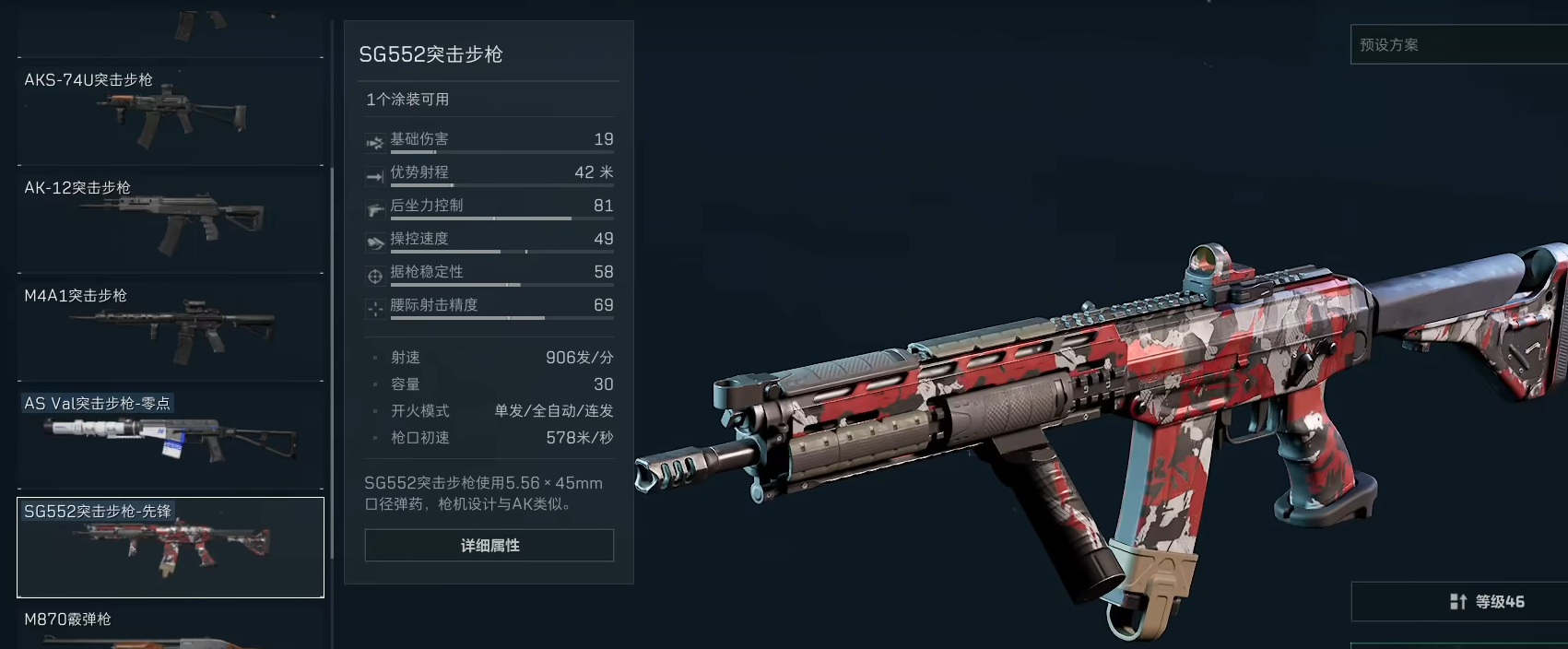
Task: Open the 详细属性 detailed stats button
Action: point(489,546)
